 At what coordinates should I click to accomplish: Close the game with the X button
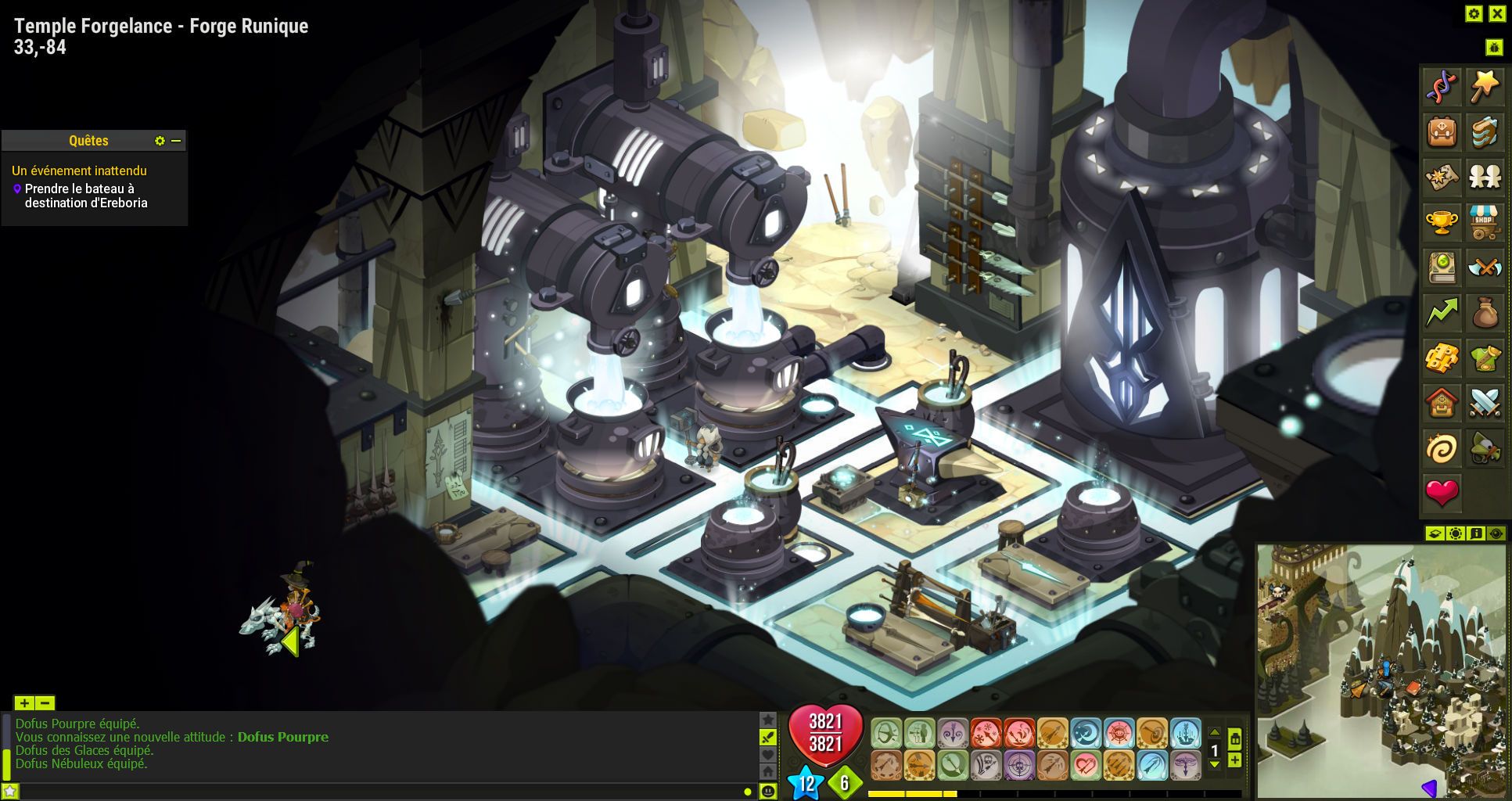tap(1497, 13)
